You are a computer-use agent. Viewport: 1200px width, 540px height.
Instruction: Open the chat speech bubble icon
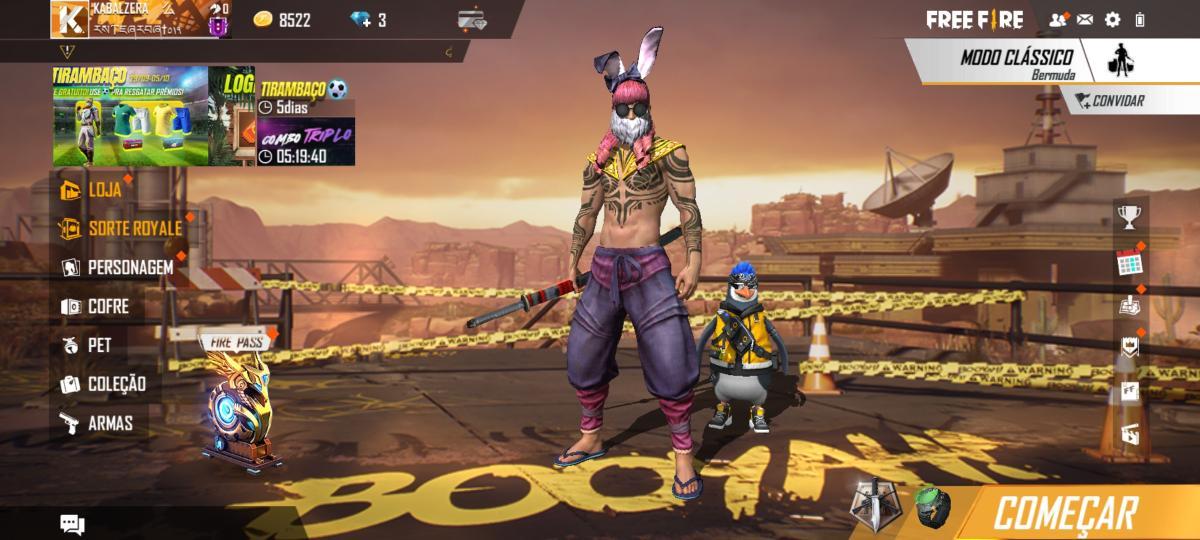click(72, 524)
